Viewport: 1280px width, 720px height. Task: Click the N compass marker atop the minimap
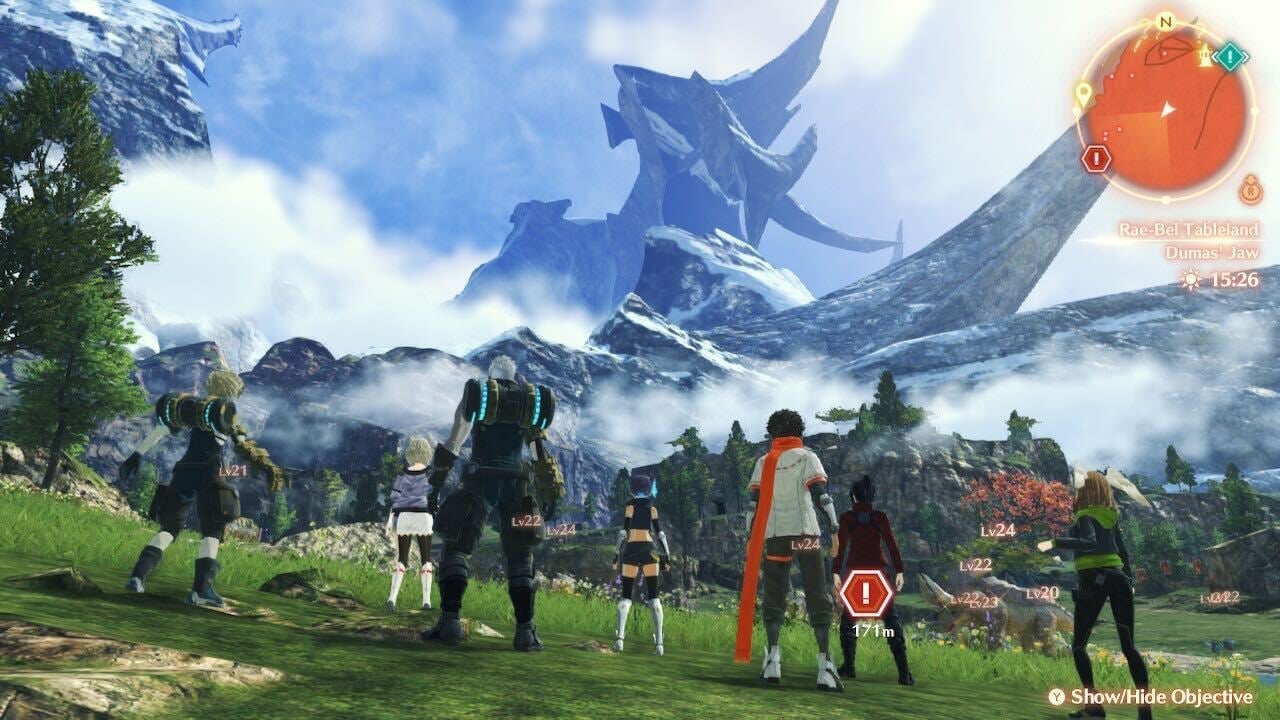tap(1163, 22)
